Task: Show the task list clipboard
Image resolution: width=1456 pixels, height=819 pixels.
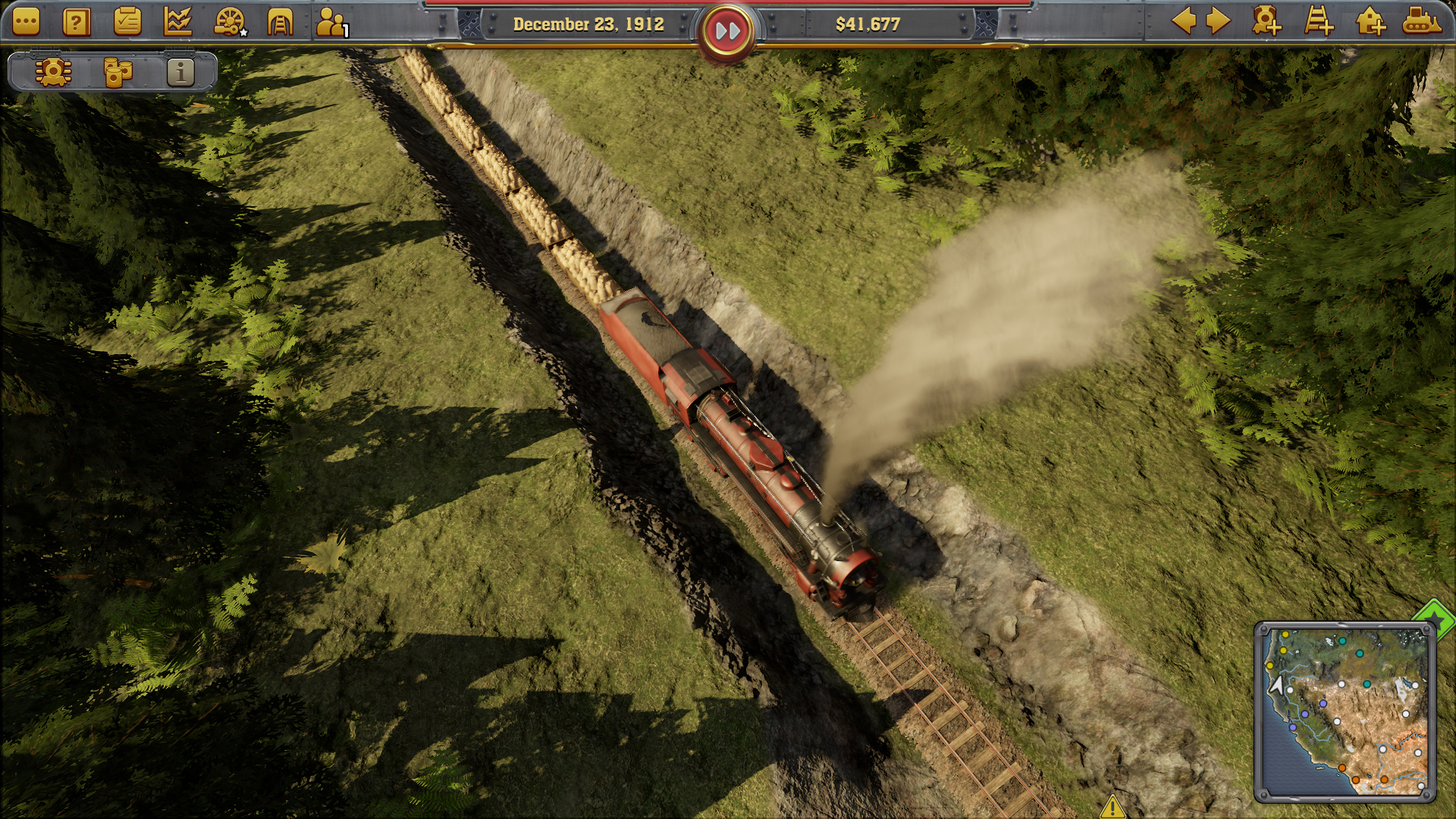Action: coord(127,22)
